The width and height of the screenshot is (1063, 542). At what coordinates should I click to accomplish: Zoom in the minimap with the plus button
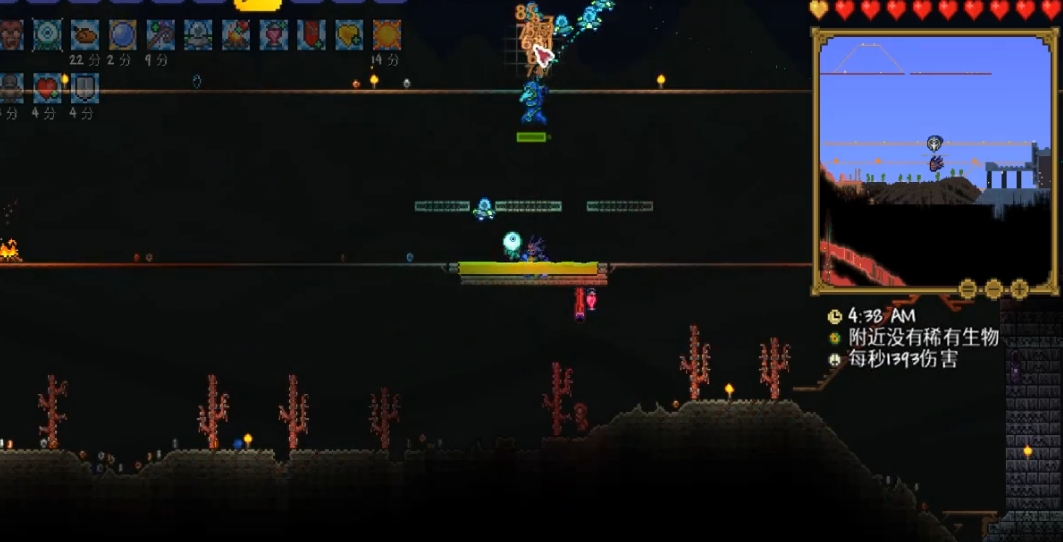point(1019,289)
